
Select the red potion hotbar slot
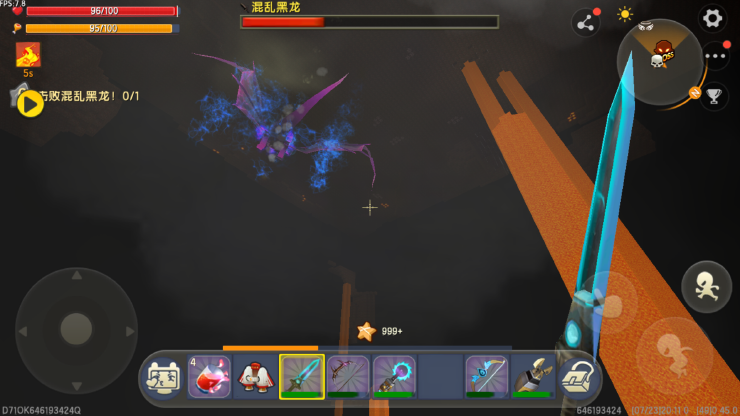(209, 377)
